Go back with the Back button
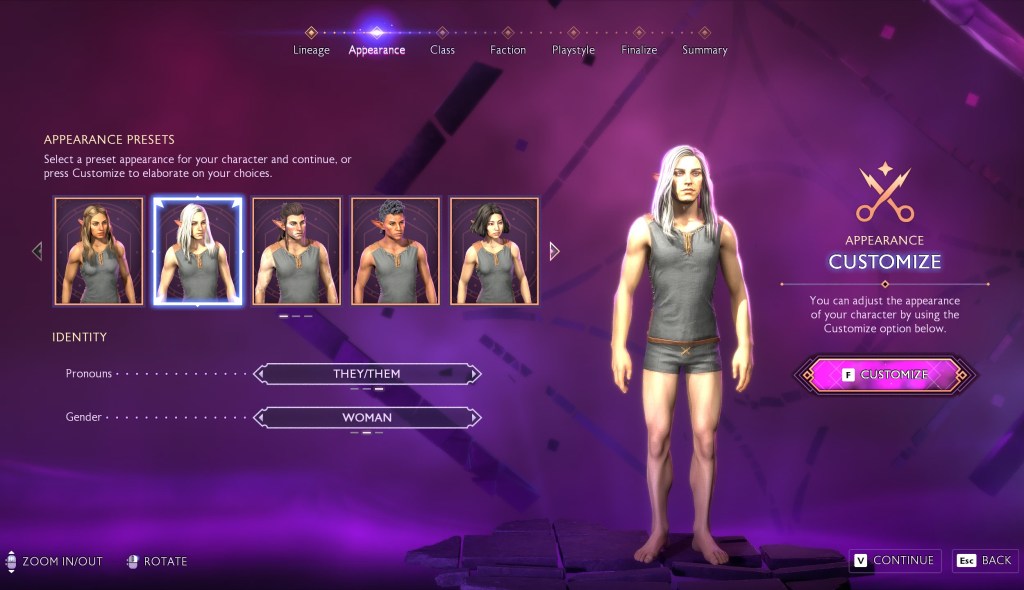Screen dimensions: 1024x590 coord(985,561)
